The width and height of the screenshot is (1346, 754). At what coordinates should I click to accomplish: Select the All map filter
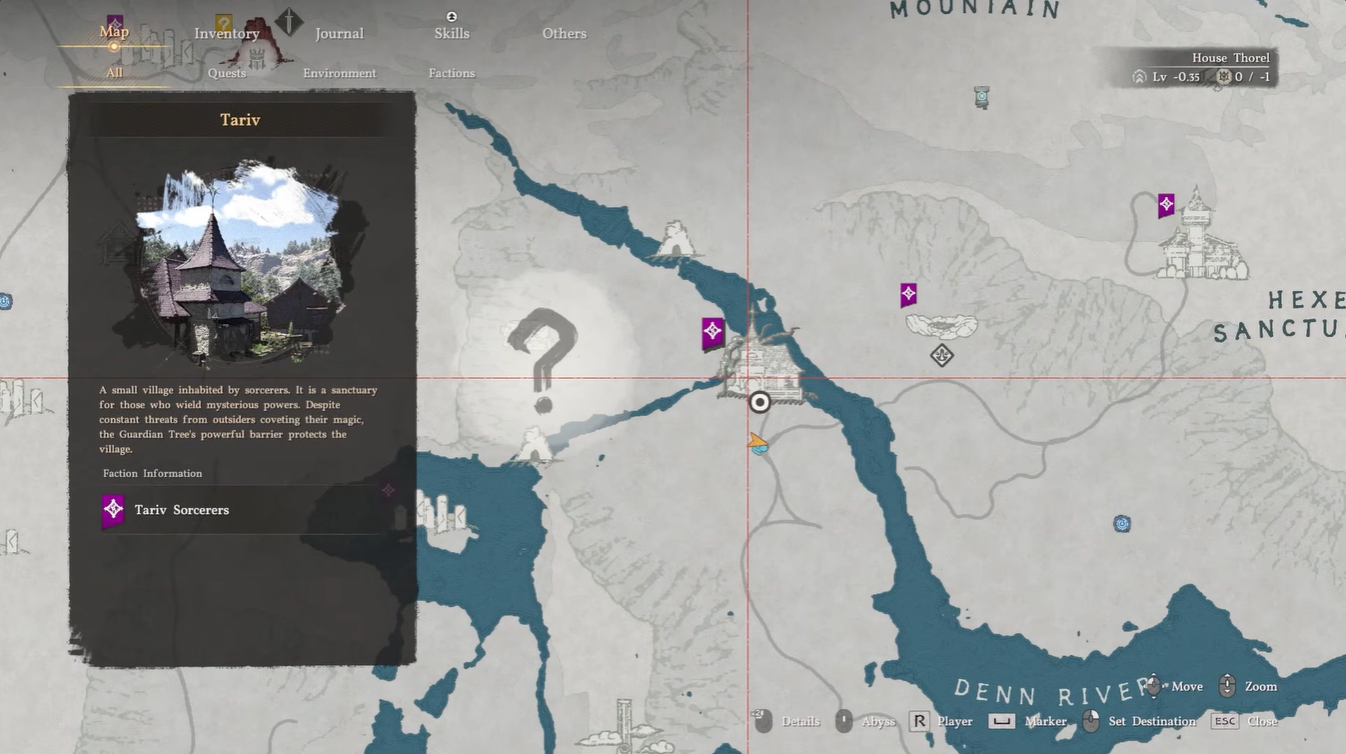(x=114, y=73)
